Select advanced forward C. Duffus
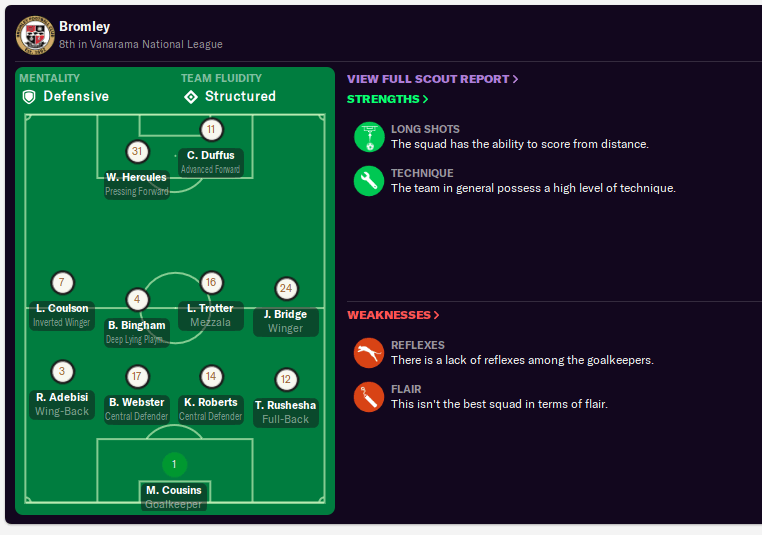This screenshot has height=535, width=762. tap(211, 155)
